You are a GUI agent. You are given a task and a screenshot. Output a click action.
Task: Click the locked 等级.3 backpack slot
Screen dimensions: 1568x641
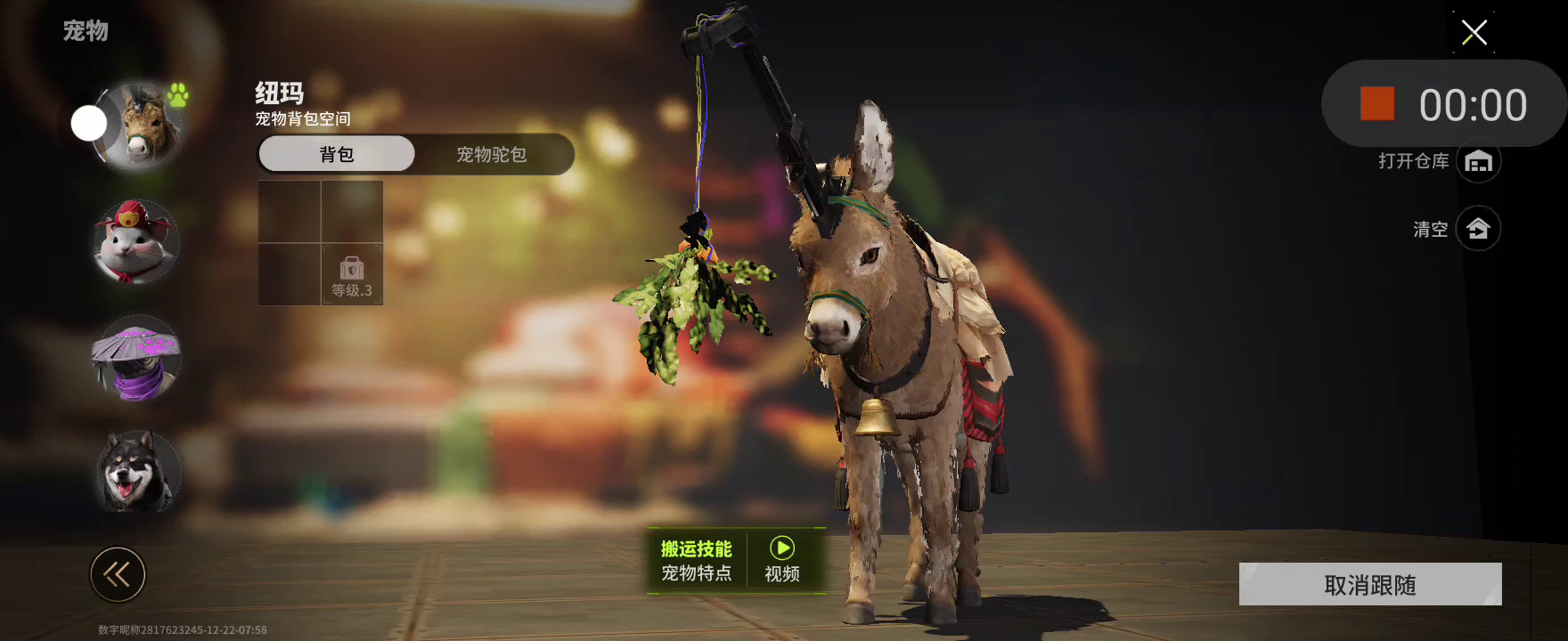point(352,275)
